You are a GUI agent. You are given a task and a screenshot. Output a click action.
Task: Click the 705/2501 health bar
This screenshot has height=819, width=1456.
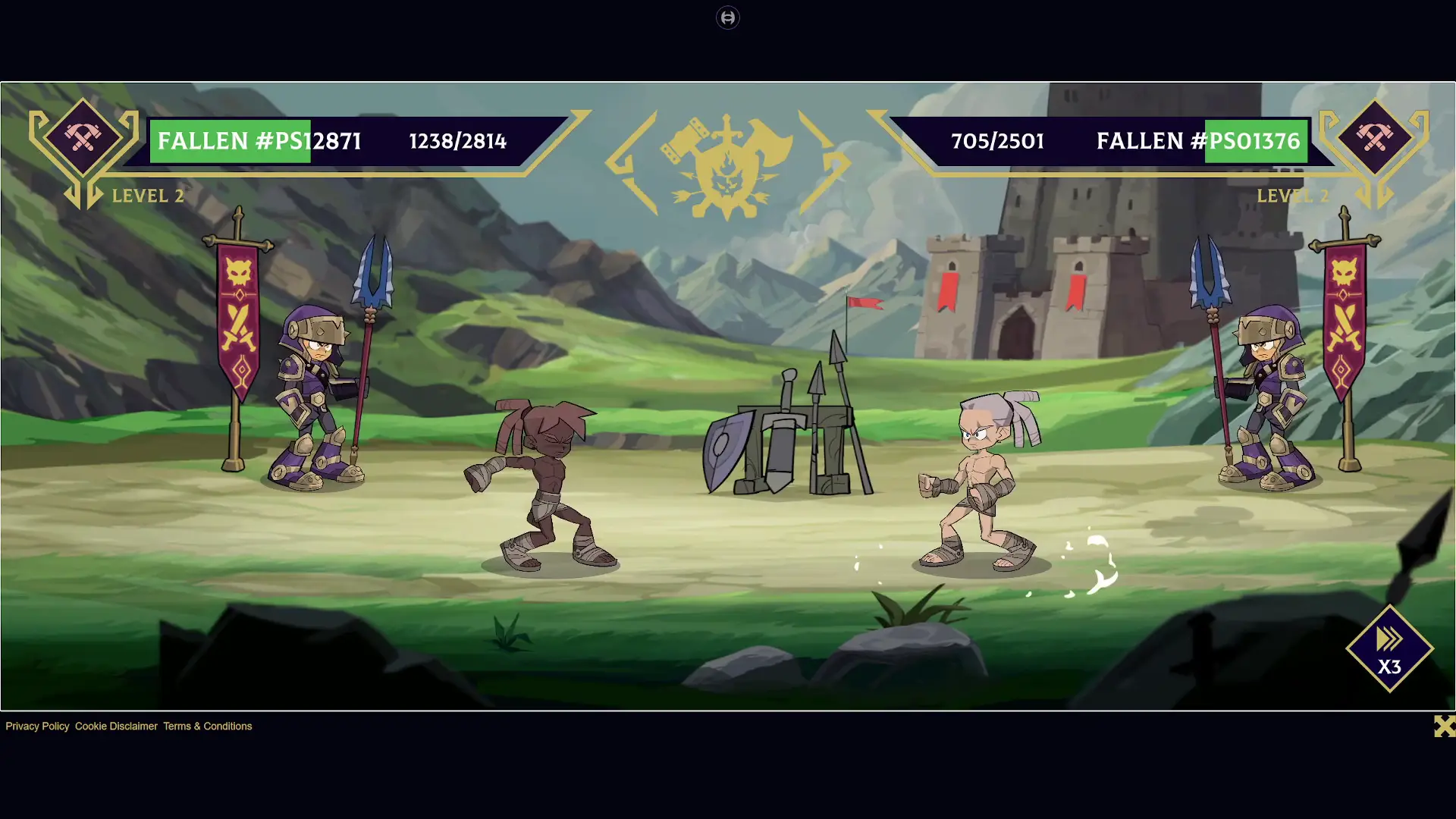[998, 141]
